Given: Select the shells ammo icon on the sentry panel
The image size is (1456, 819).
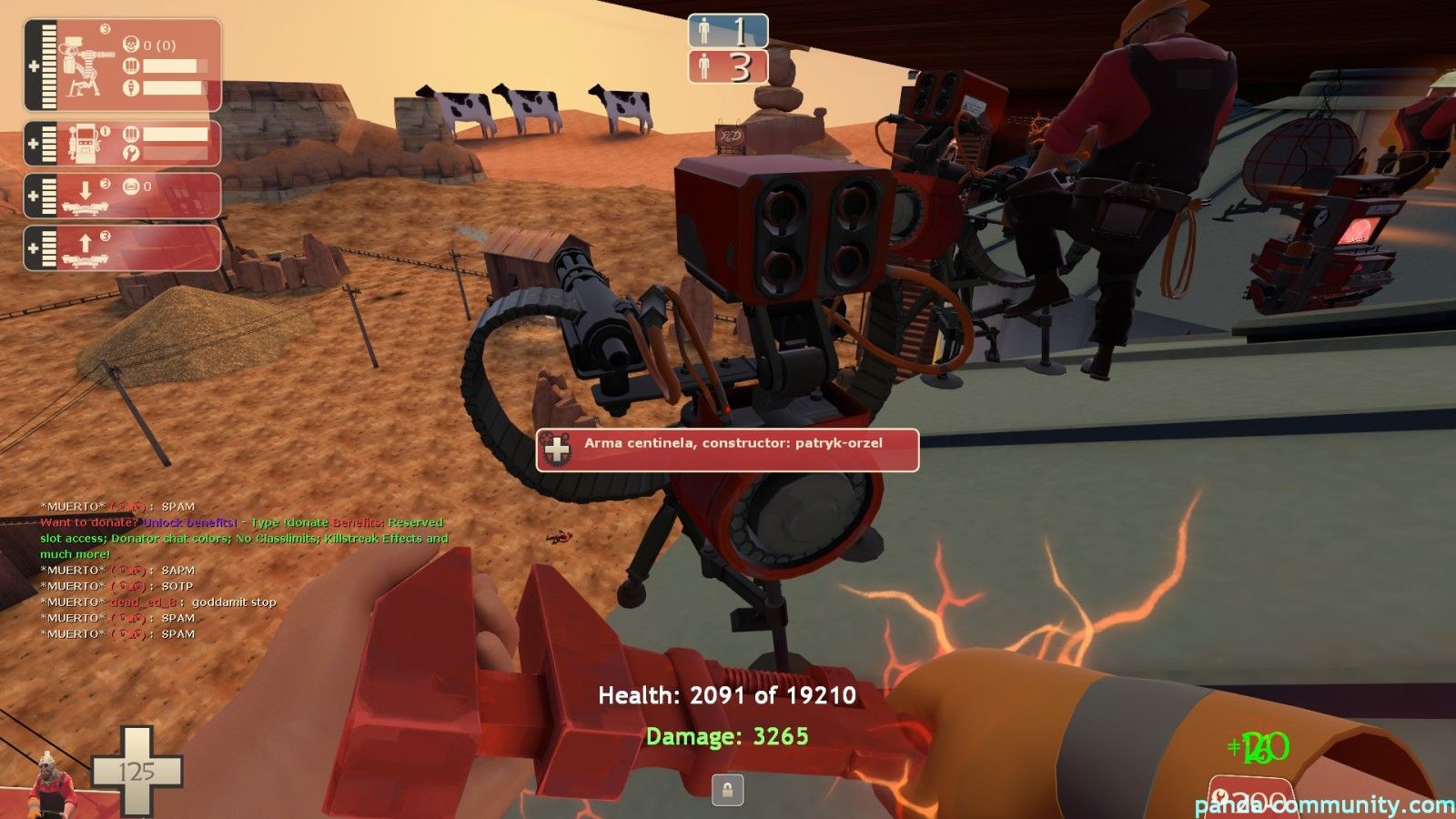Looking at the screenshot, I should (x=131, y=65).
